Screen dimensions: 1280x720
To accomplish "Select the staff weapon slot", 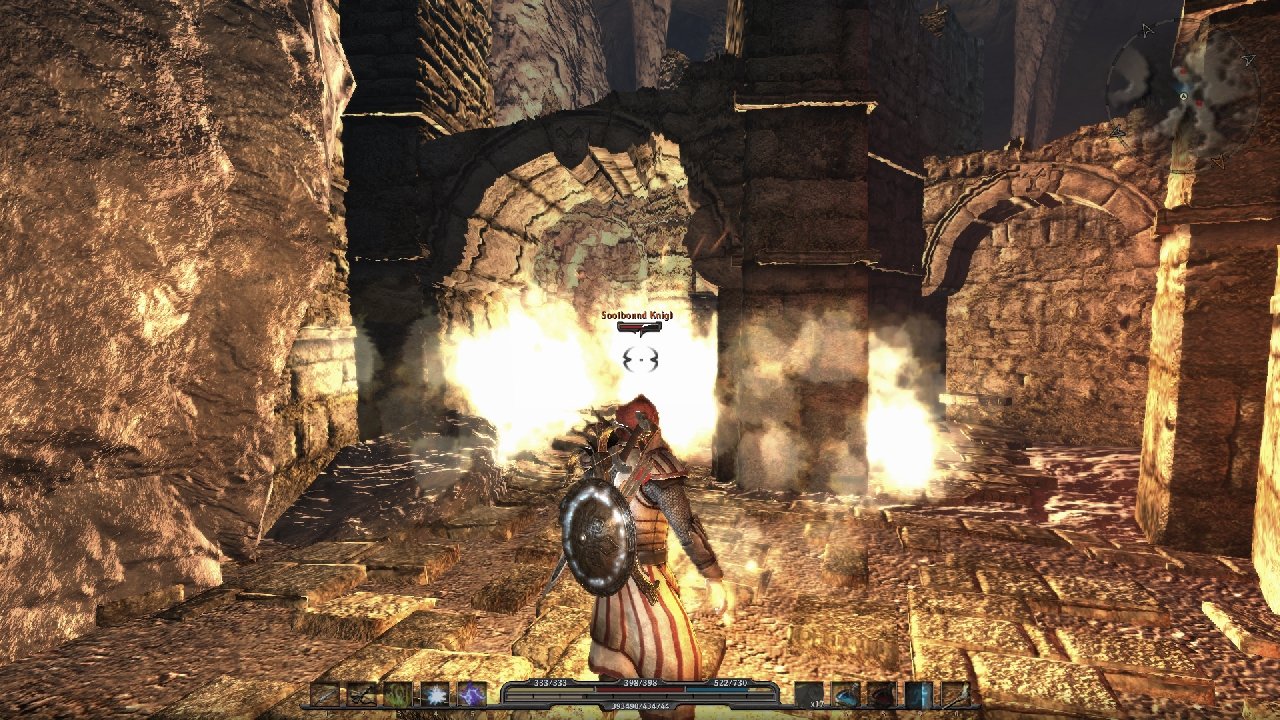I will tap(955, 694).
